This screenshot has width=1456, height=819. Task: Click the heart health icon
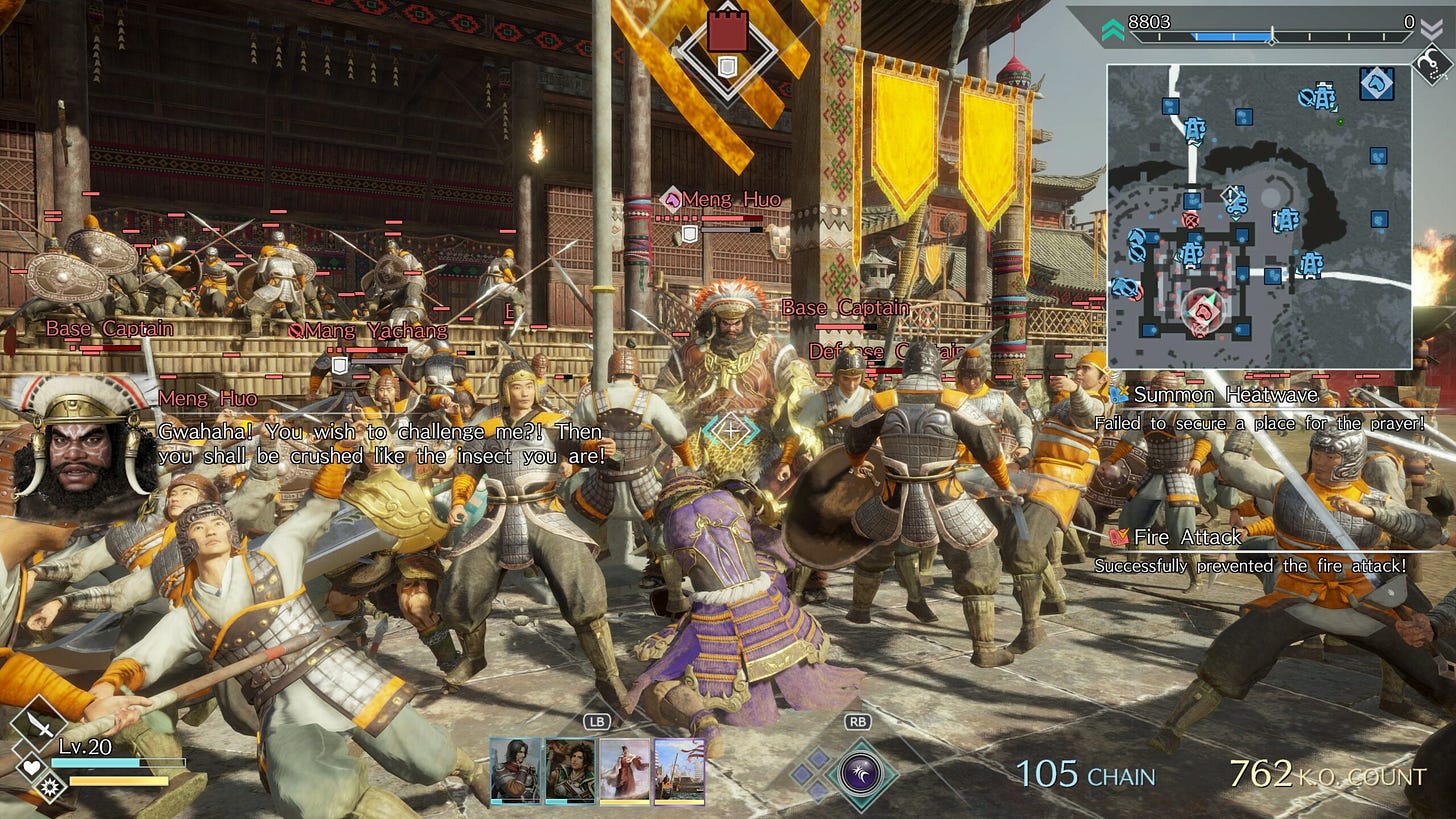(30, 764)
